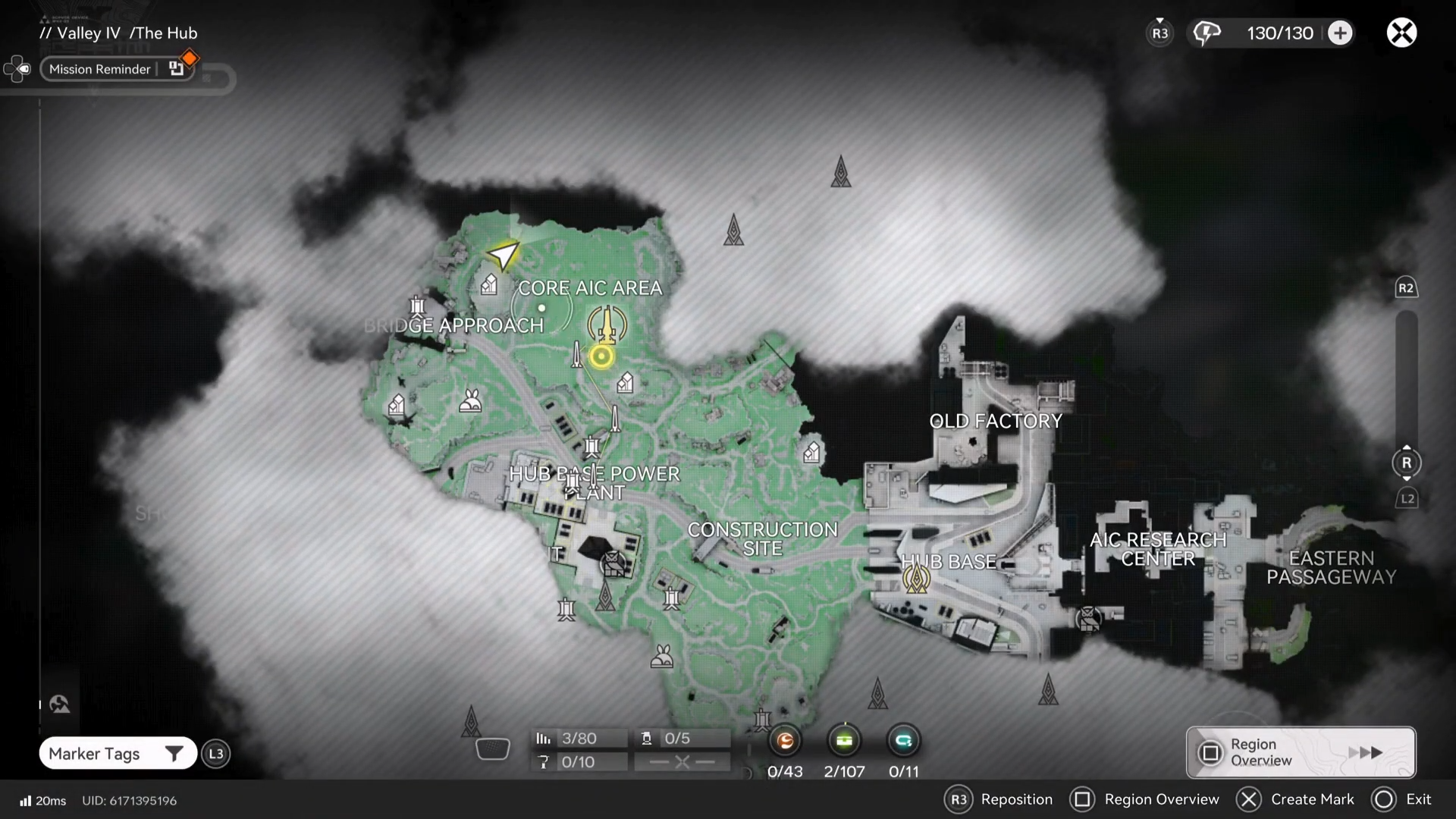Select the Core AIC Area tower marker
The image size is (1456, 819).
(607, 325)
